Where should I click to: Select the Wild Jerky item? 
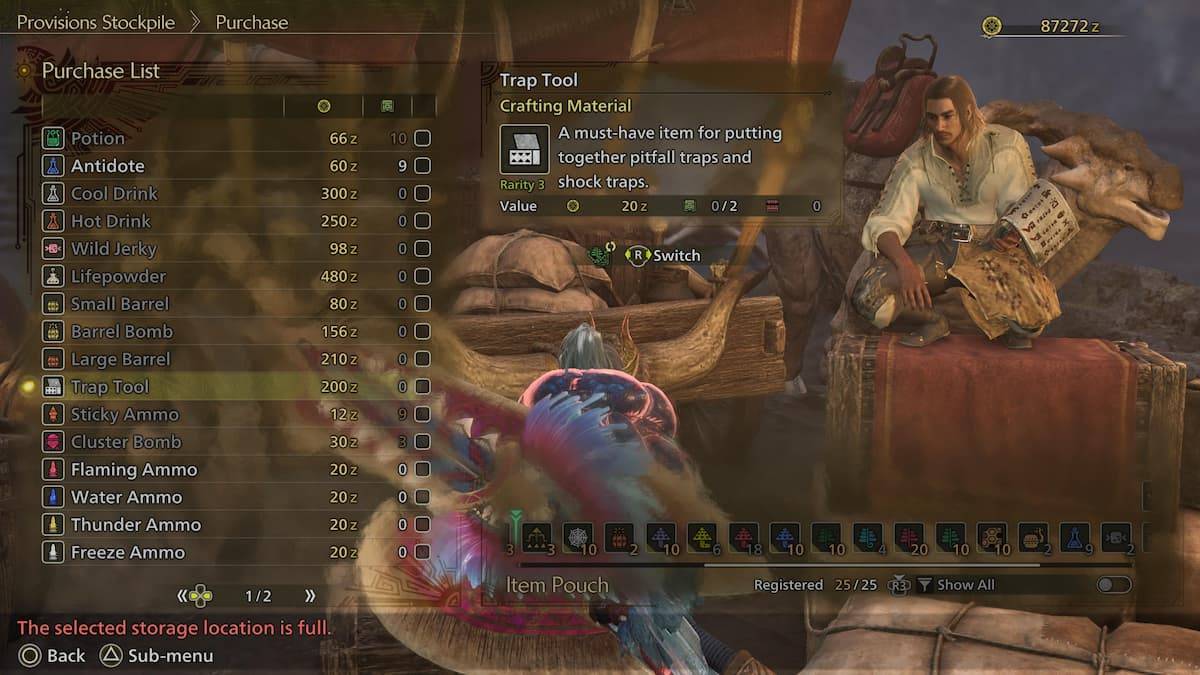[113, 249]
